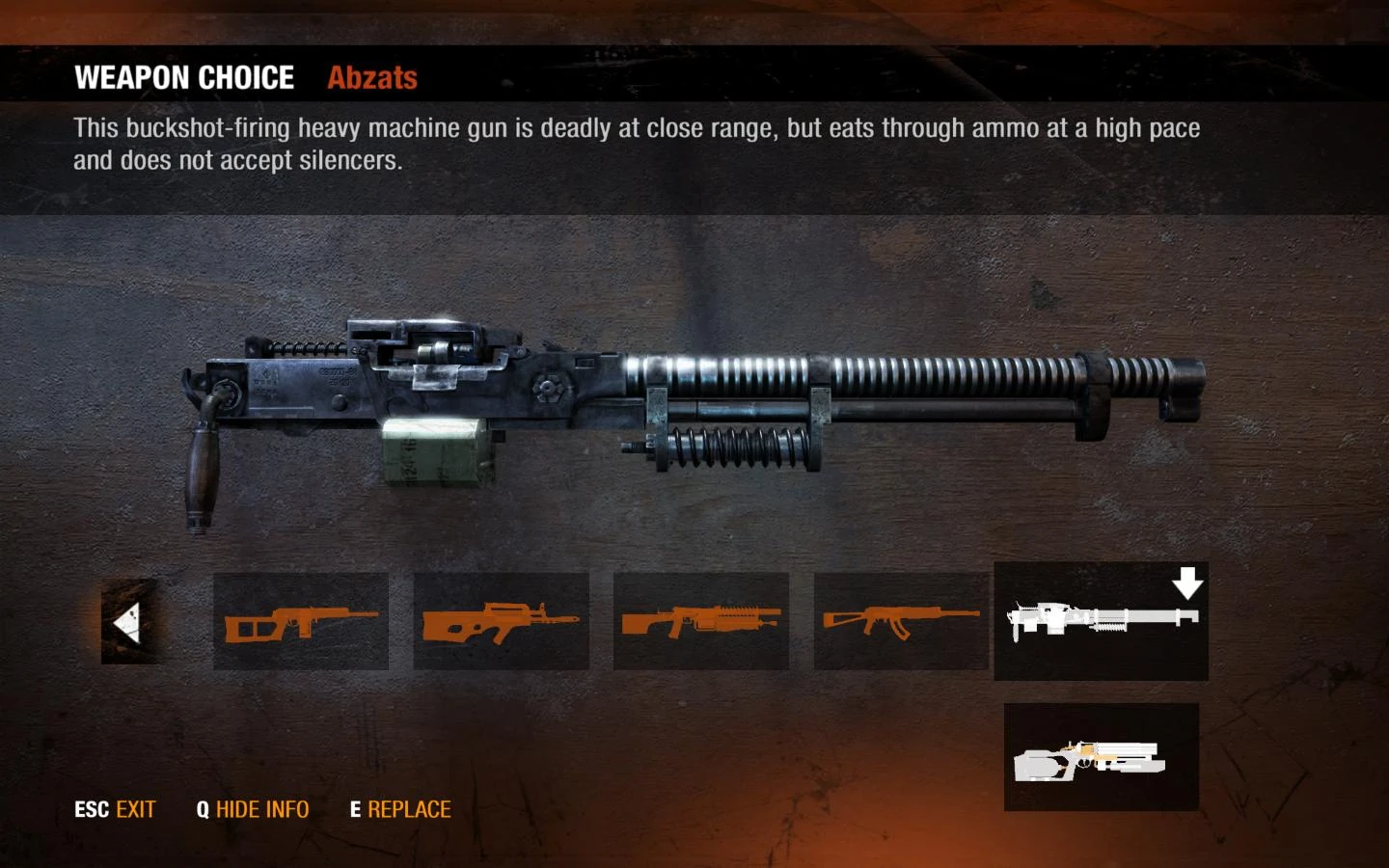The width and height of the screenshot is (1389, 868).
Task: Click the REPLACE button
Action: [x=409, y=809]
